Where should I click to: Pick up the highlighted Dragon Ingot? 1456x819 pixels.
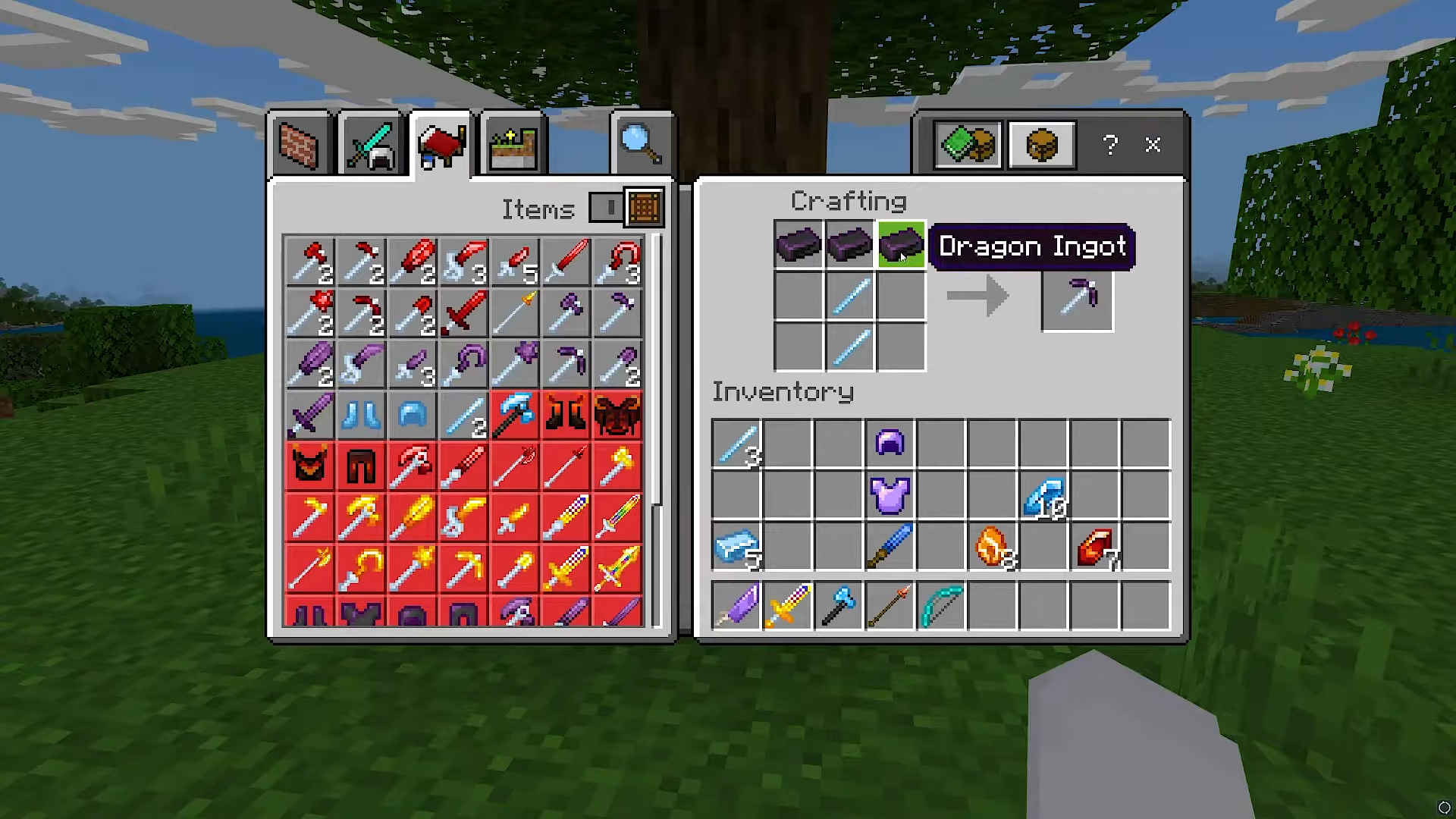pos(901,246)
